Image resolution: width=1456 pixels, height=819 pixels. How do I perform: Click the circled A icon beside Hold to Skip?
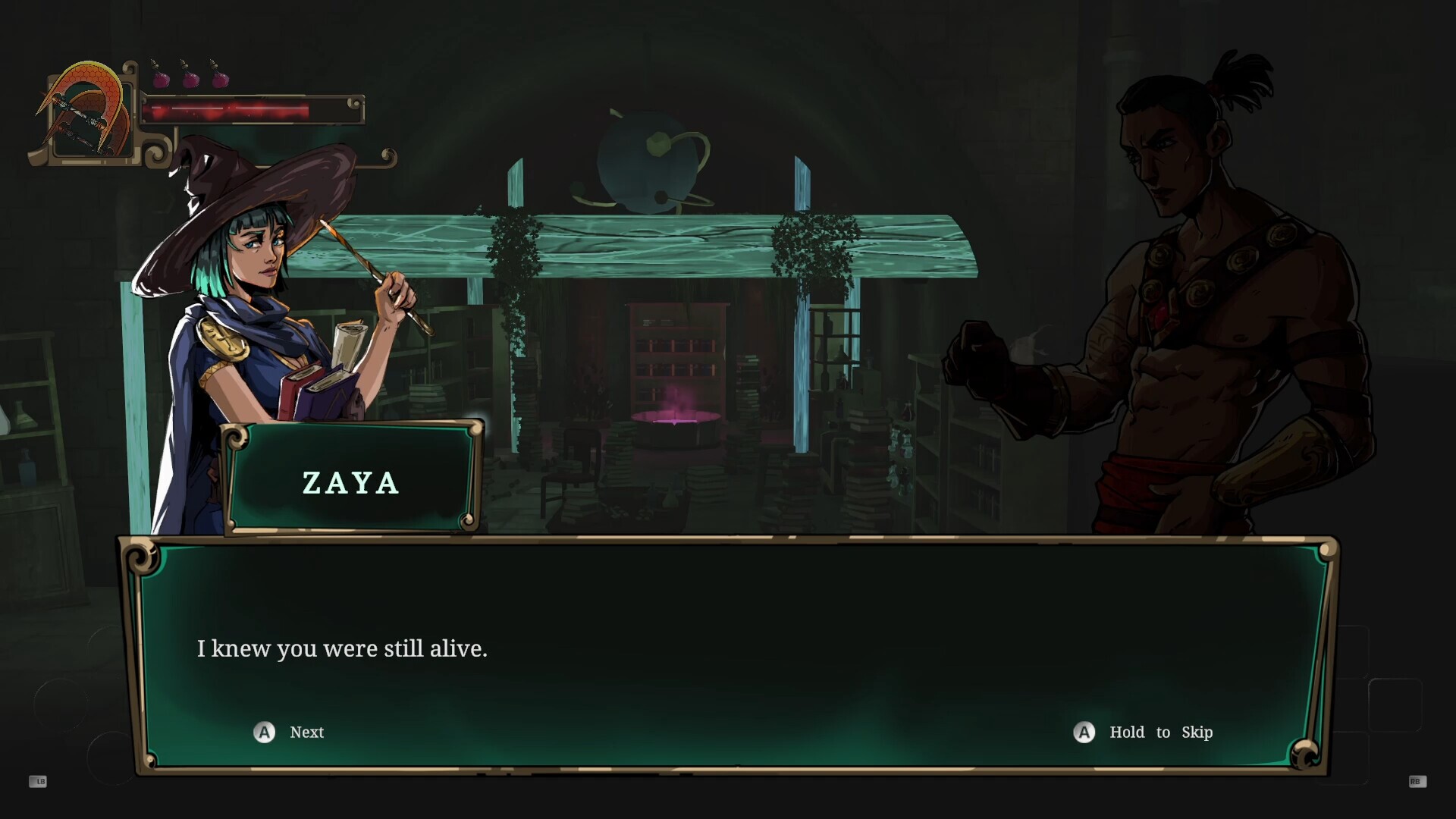coord(1083,733)
